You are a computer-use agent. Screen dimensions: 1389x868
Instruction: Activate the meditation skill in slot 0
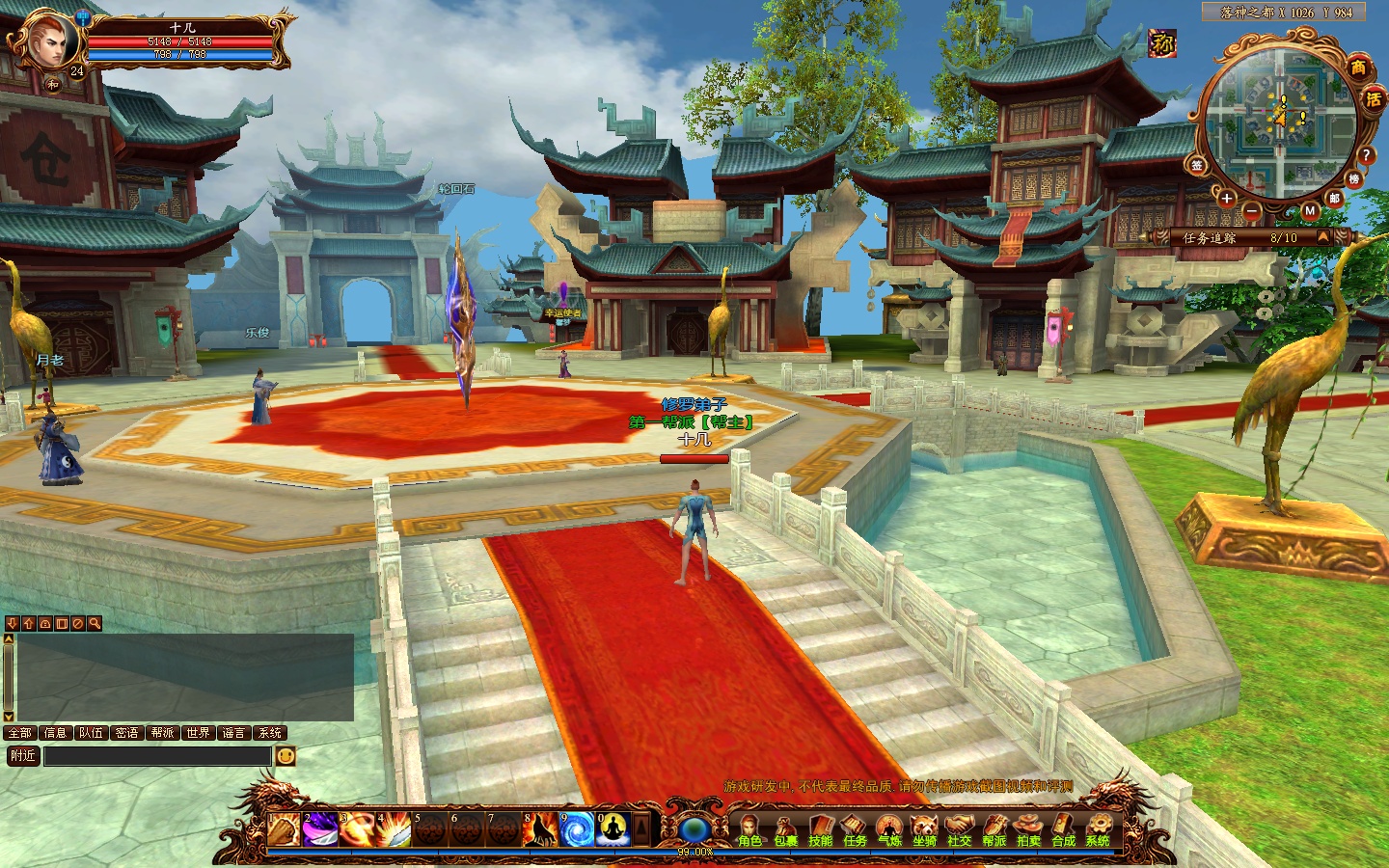[x=613, y=829]
